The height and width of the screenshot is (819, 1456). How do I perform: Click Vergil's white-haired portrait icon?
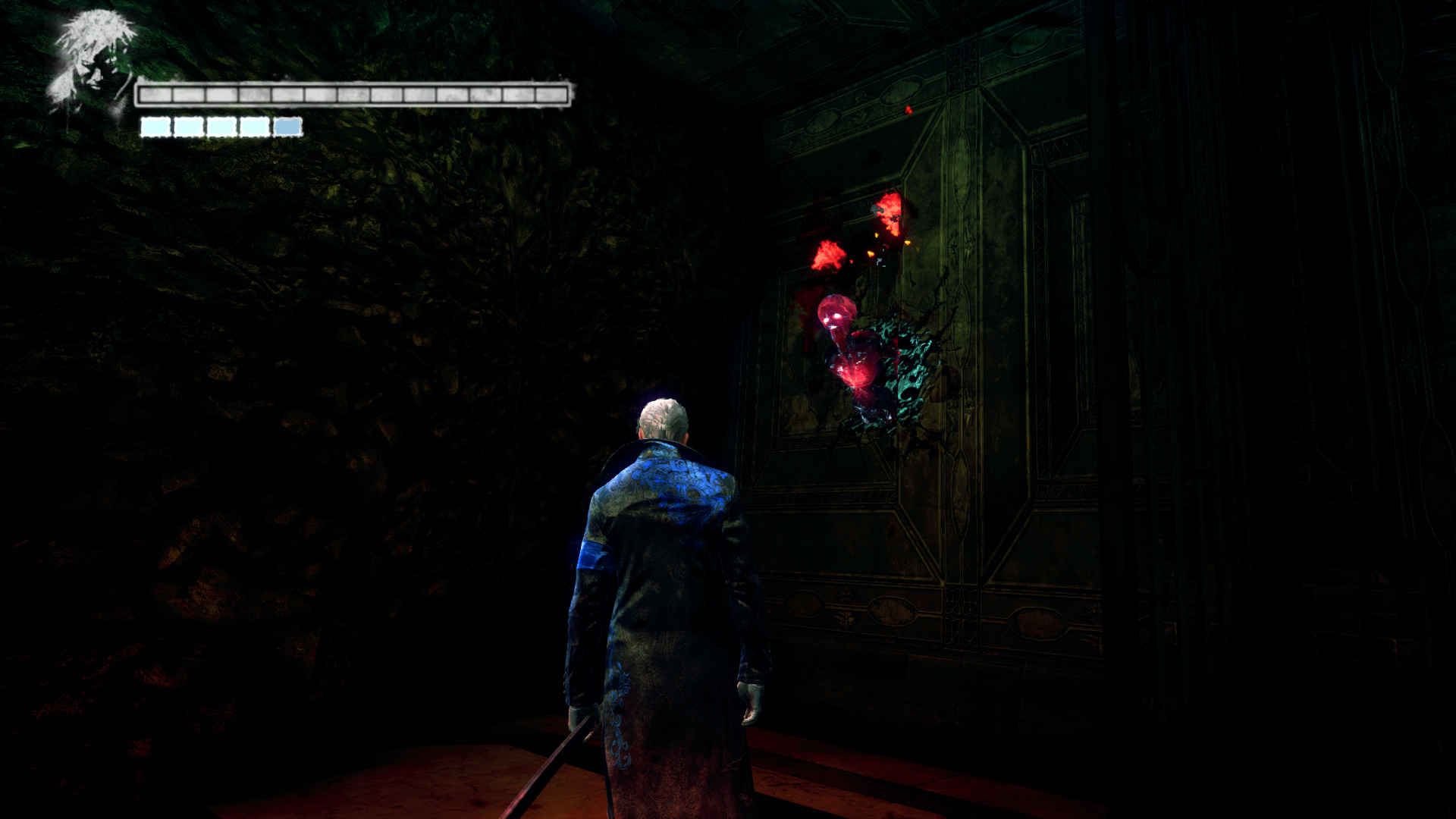[x=93, y=64]
